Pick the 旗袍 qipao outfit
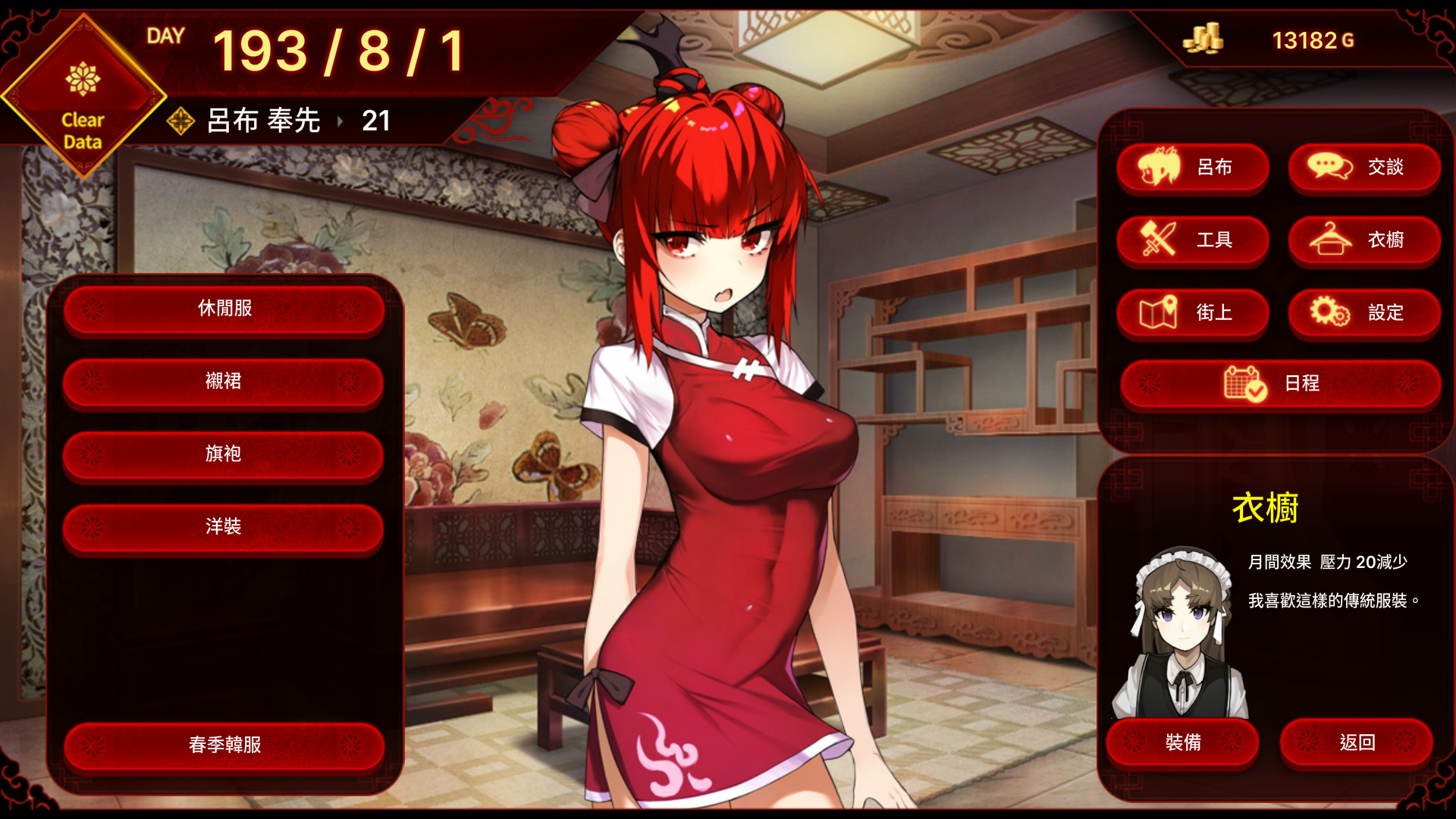The width and height of the screenshot is (1456, 819). (224, 454)
